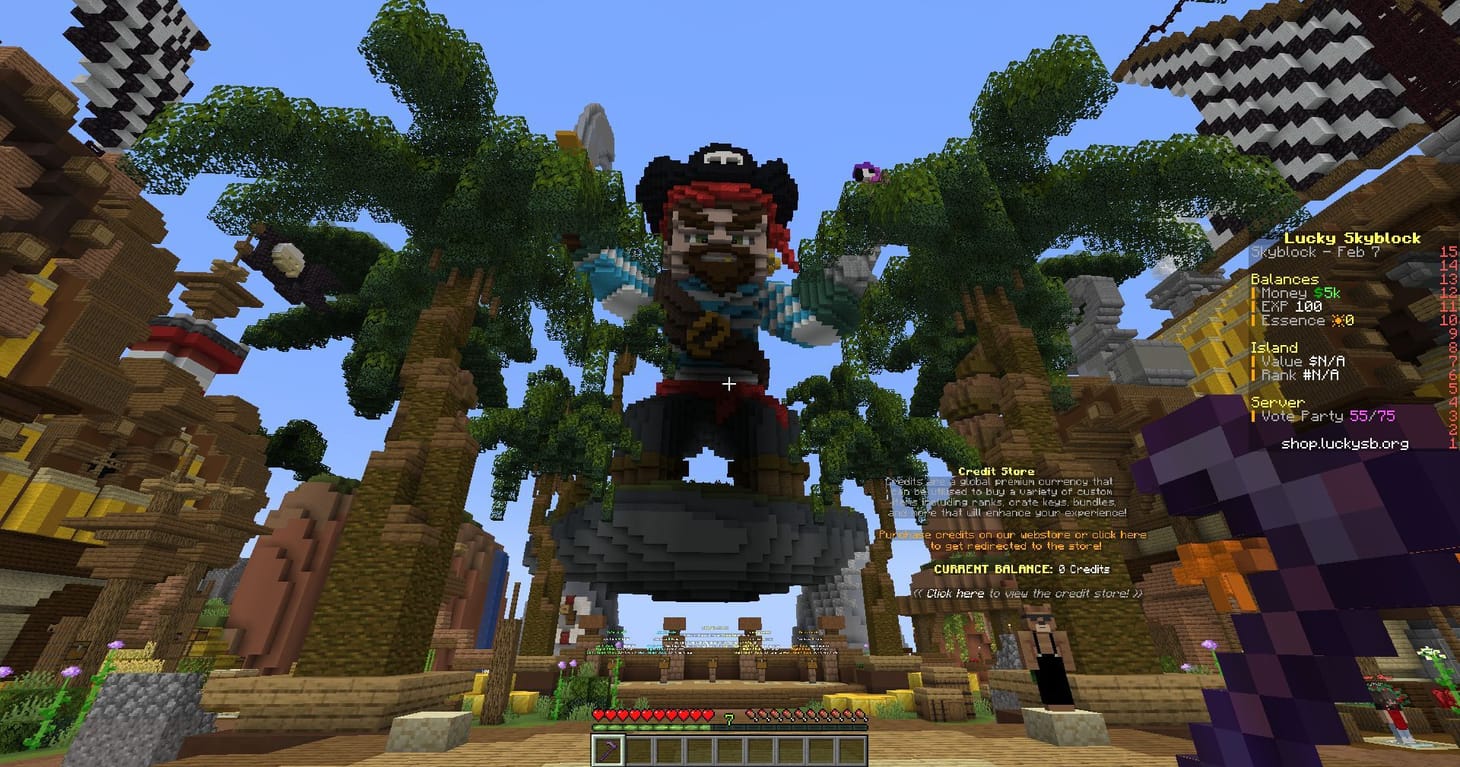Click the last drumstick of the hunger bar
This screenshot has height=767, width=1460.
[862, 715]
